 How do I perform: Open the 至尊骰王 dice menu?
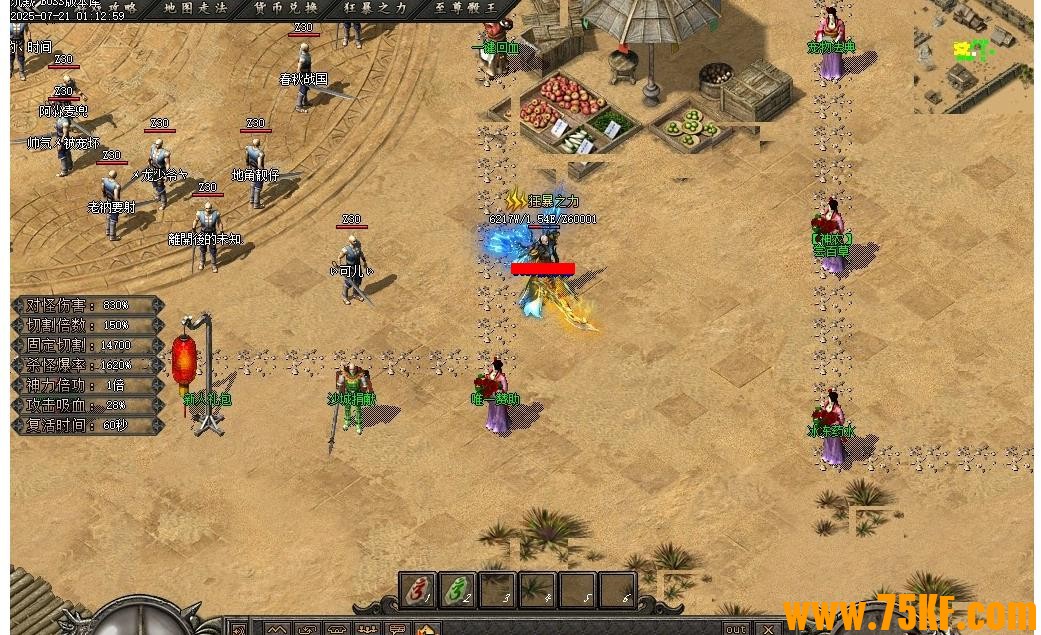tap(466, 8)
